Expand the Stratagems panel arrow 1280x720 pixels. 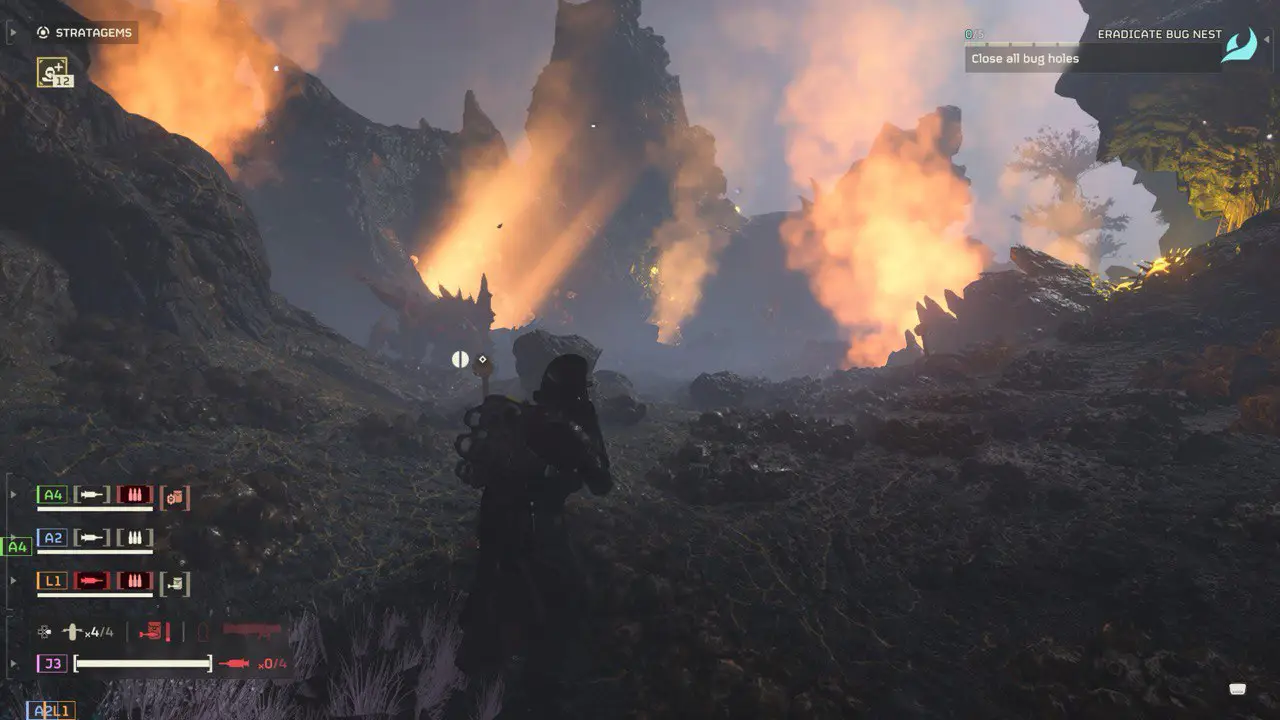13,32
